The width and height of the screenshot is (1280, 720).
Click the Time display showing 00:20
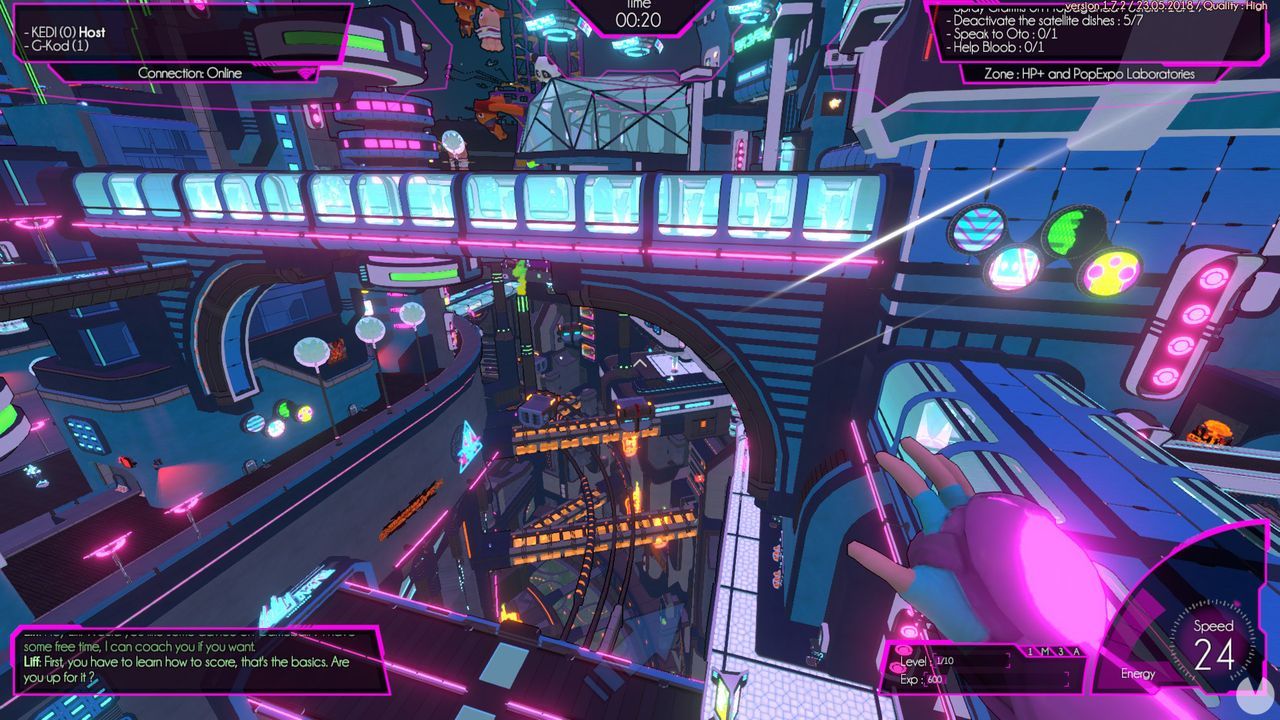point(638,17)
